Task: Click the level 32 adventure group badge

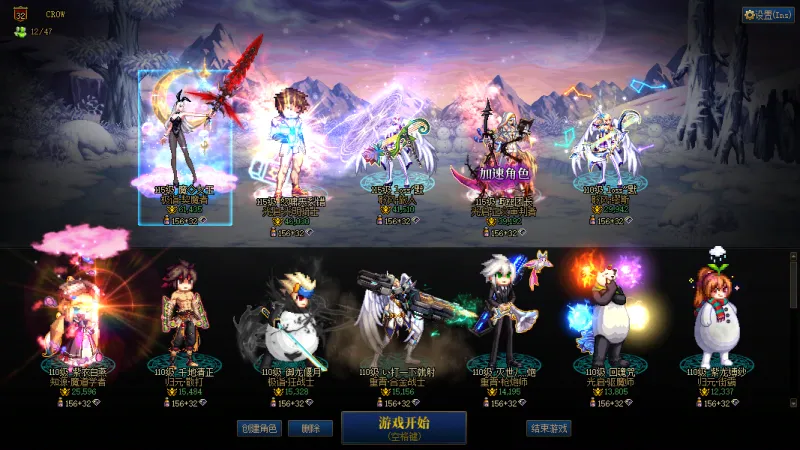Action: pyautogui.click(x=22, y=15)
